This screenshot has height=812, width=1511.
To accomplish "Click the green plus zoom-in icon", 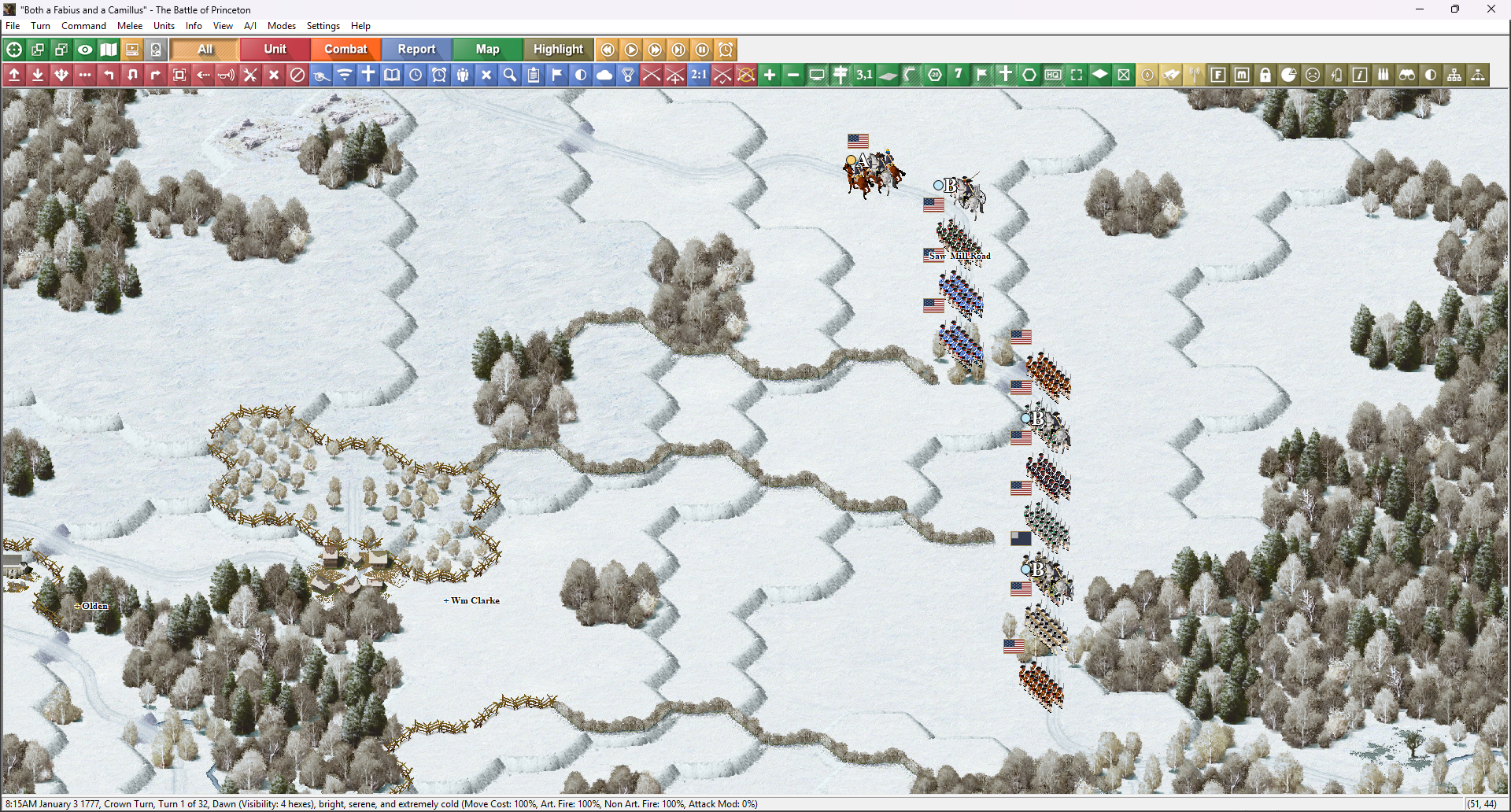I will [770, 75].
